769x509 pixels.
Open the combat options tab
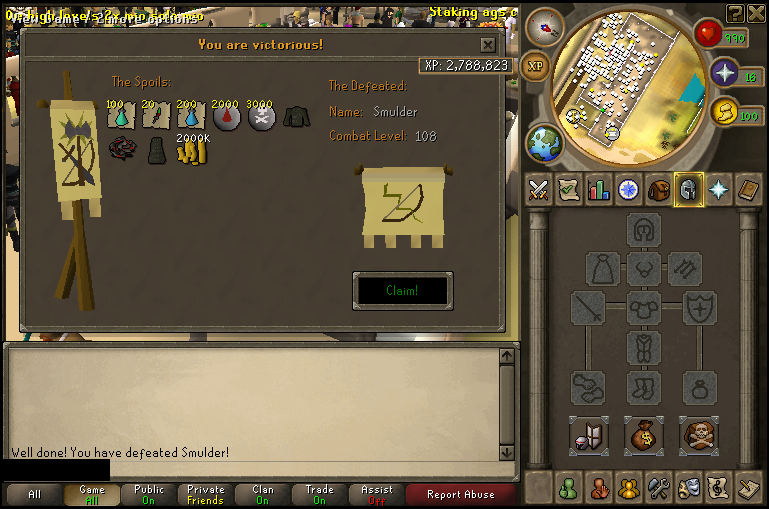click(539, 189)
